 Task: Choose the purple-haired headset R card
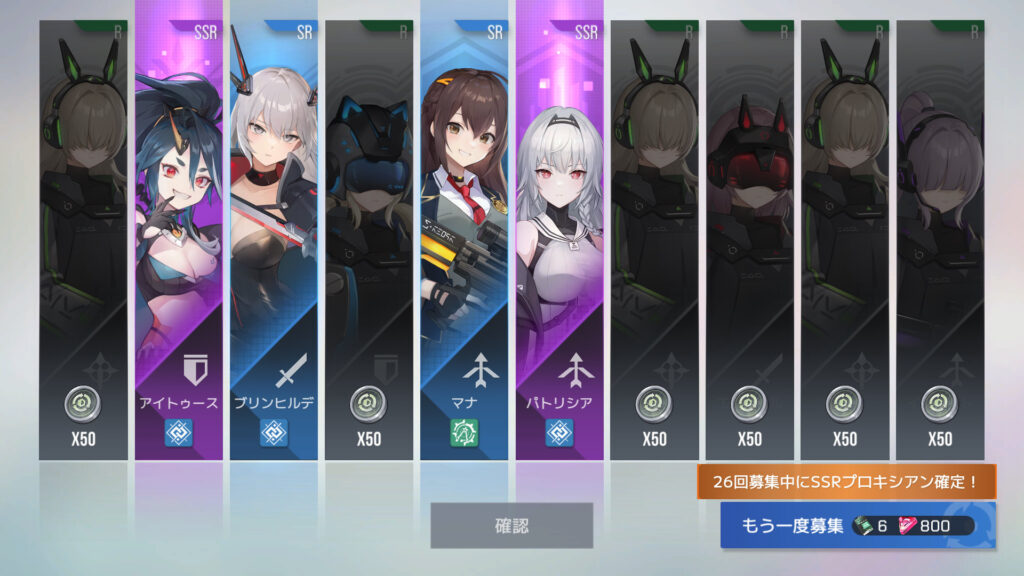[940, 240]
